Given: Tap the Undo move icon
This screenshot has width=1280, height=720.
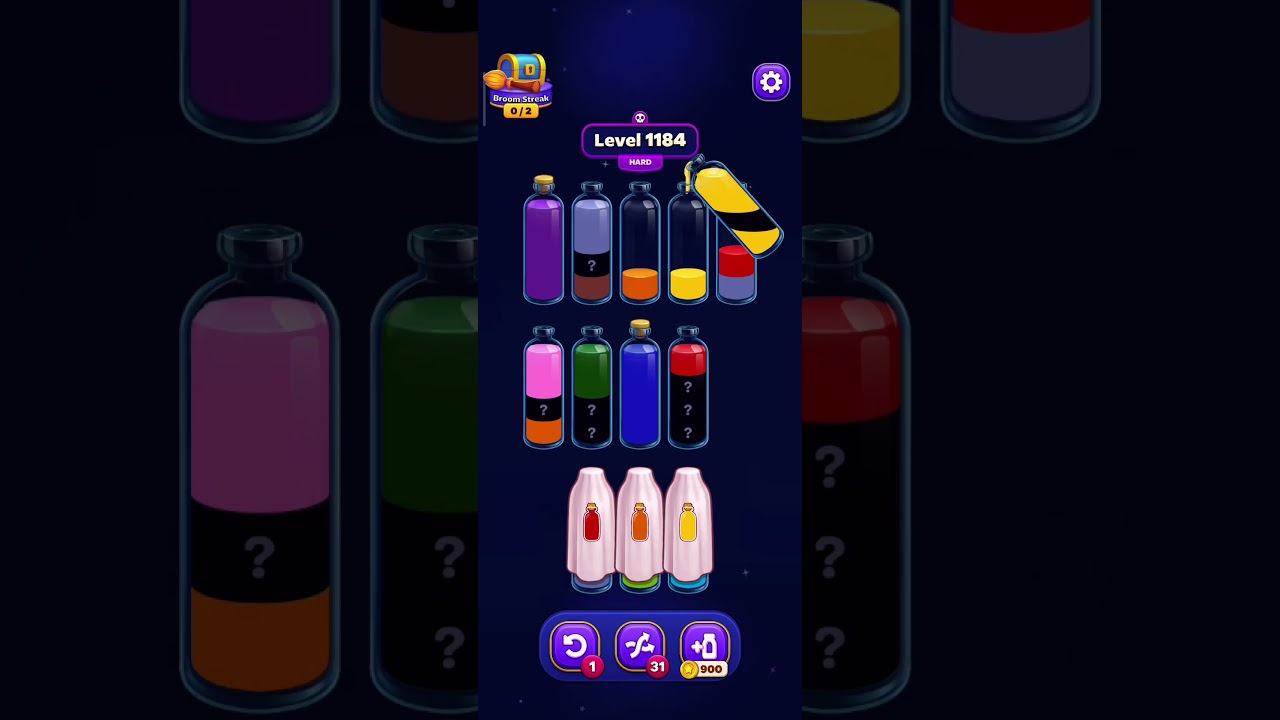Looking at the screenshot, I should pos(576,645).
